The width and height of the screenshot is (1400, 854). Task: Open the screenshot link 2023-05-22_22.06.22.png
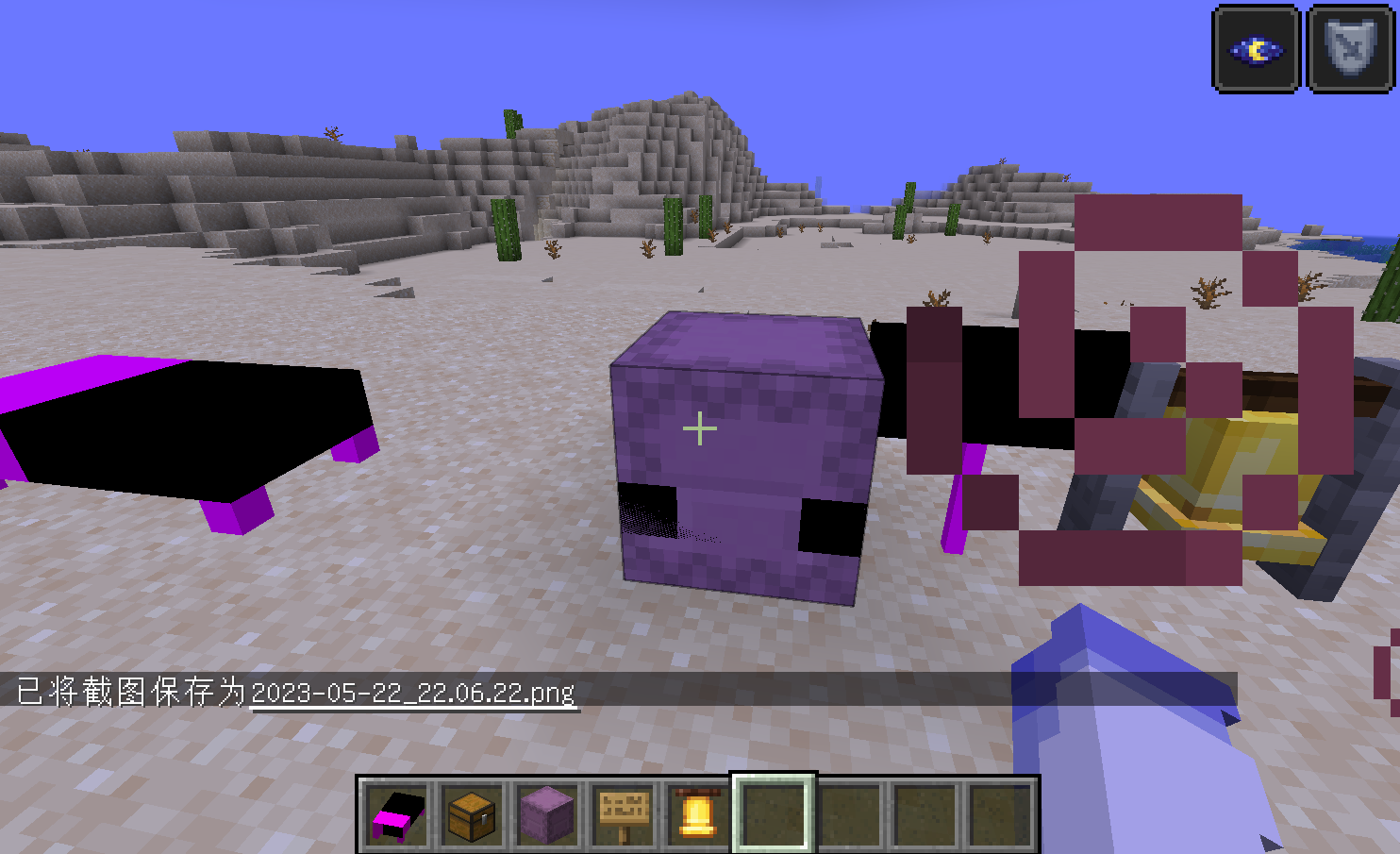[412, 693]
